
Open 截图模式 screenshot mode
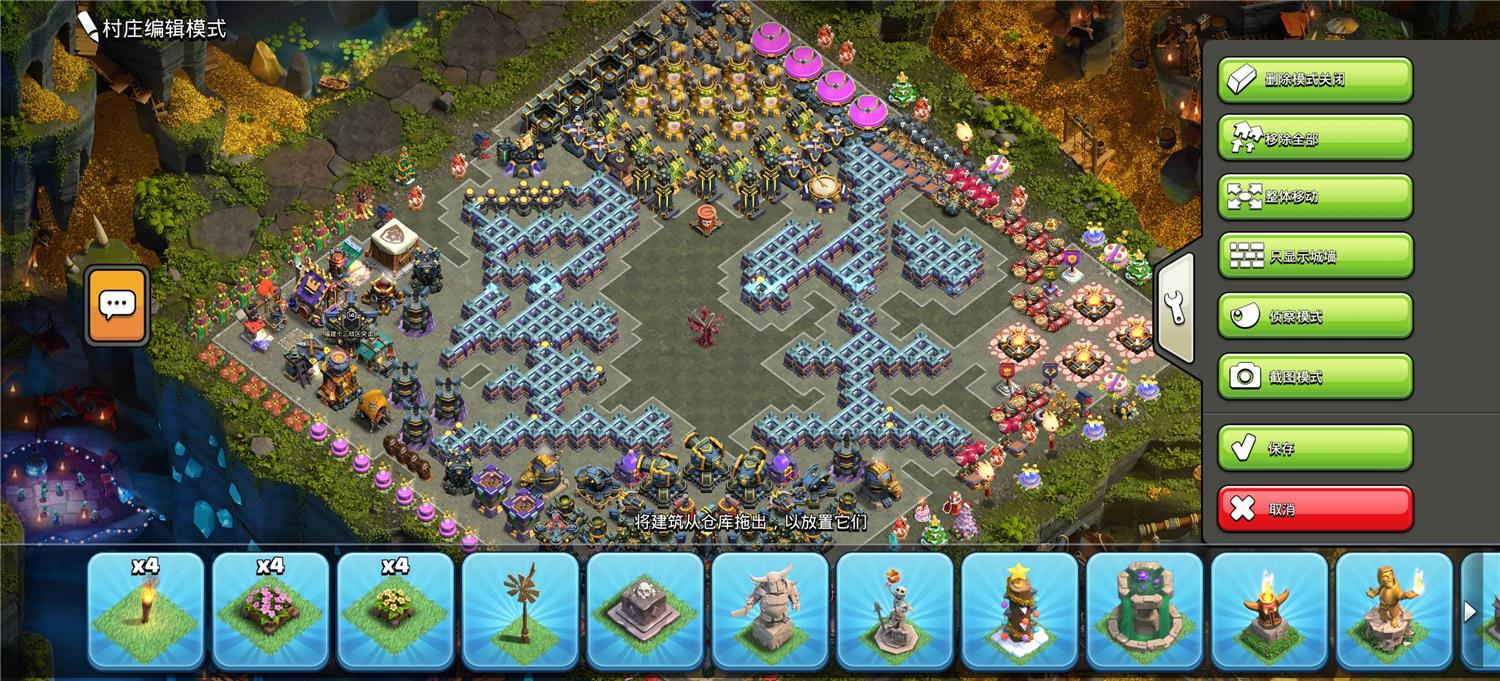click(1314, 376)
